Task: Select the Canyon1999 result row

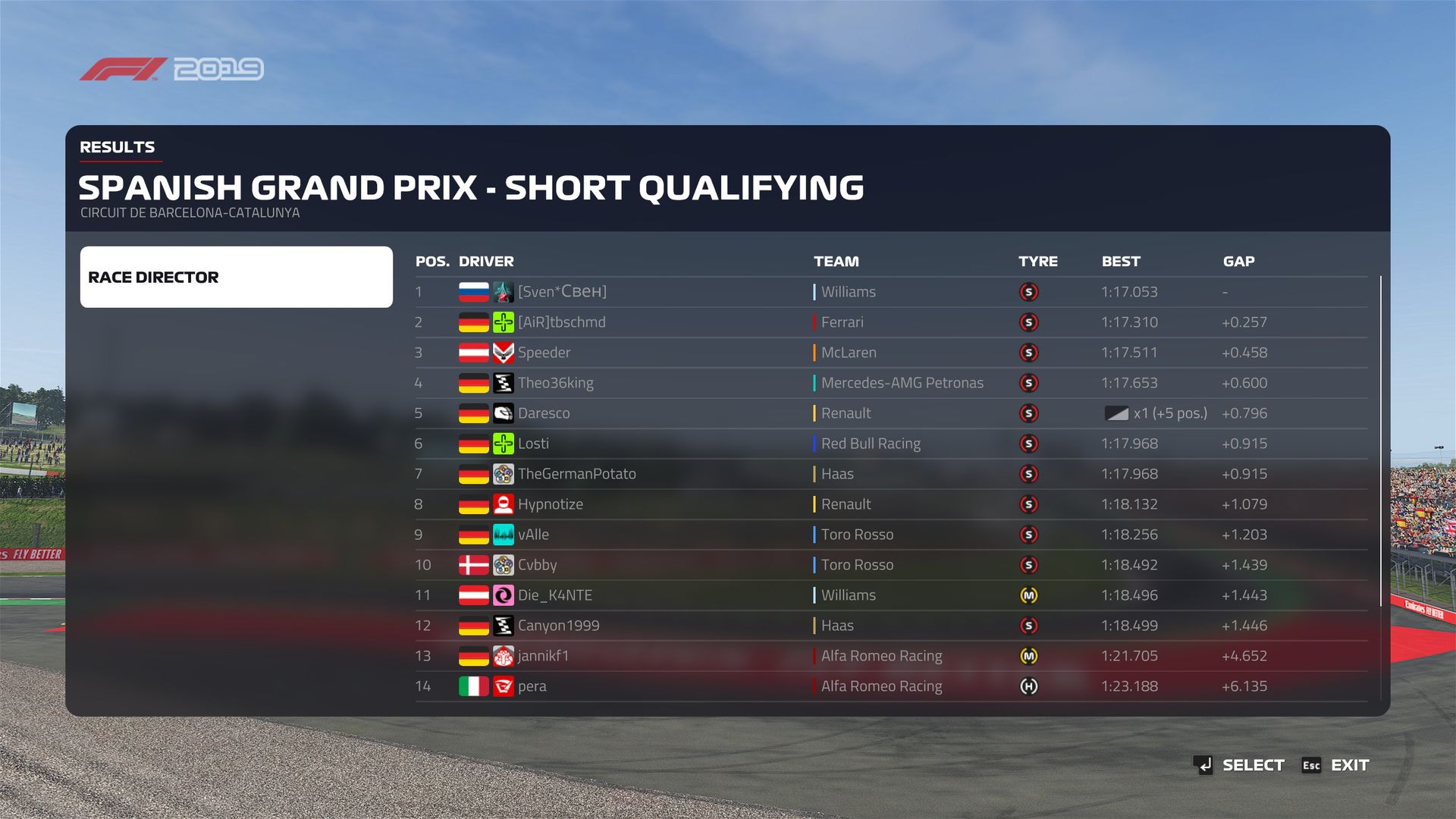Action: 558,626
